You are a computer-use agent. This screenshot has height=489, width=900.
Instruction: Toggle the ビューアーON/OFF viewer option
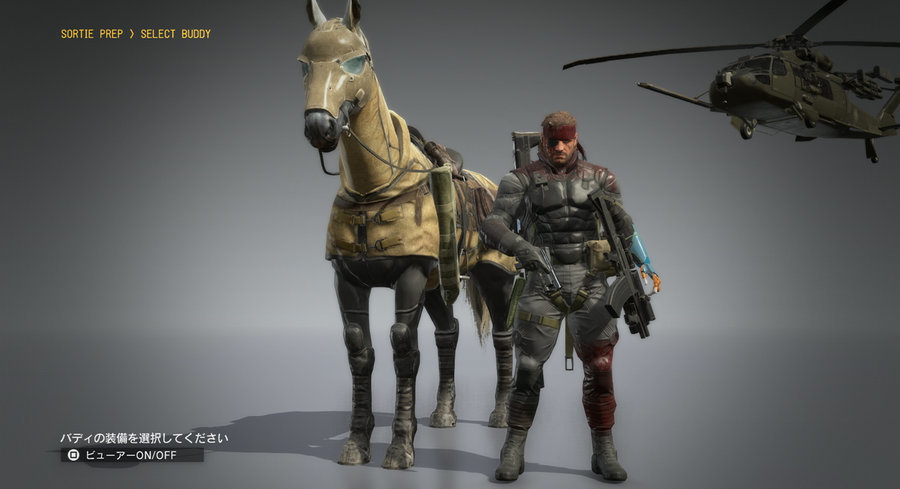pos(131,454)
